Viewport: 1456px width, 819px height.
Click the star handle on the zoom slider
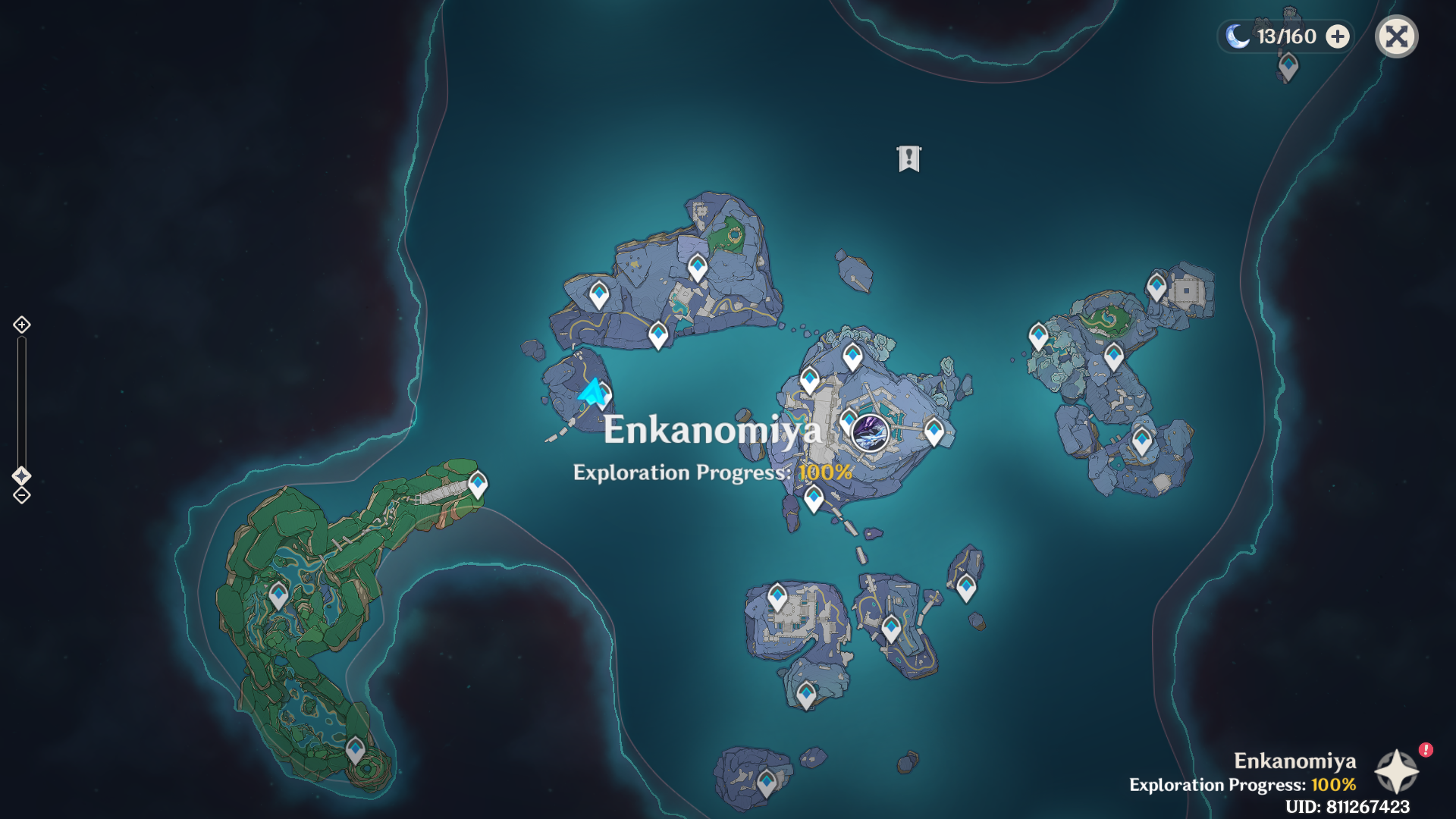[x=20, y=476]
